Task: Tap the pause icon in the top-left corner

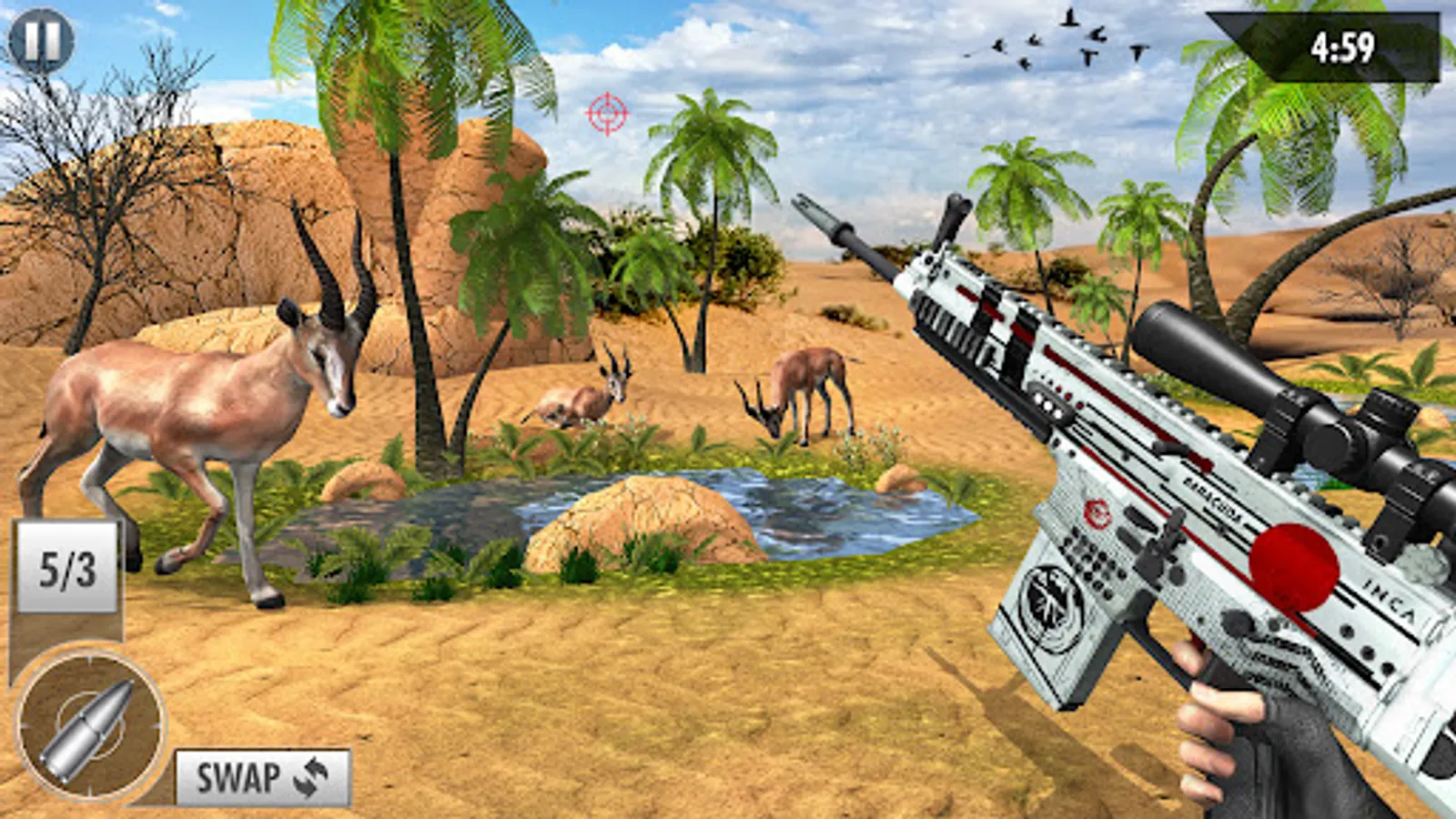Action: pos(43,41)
